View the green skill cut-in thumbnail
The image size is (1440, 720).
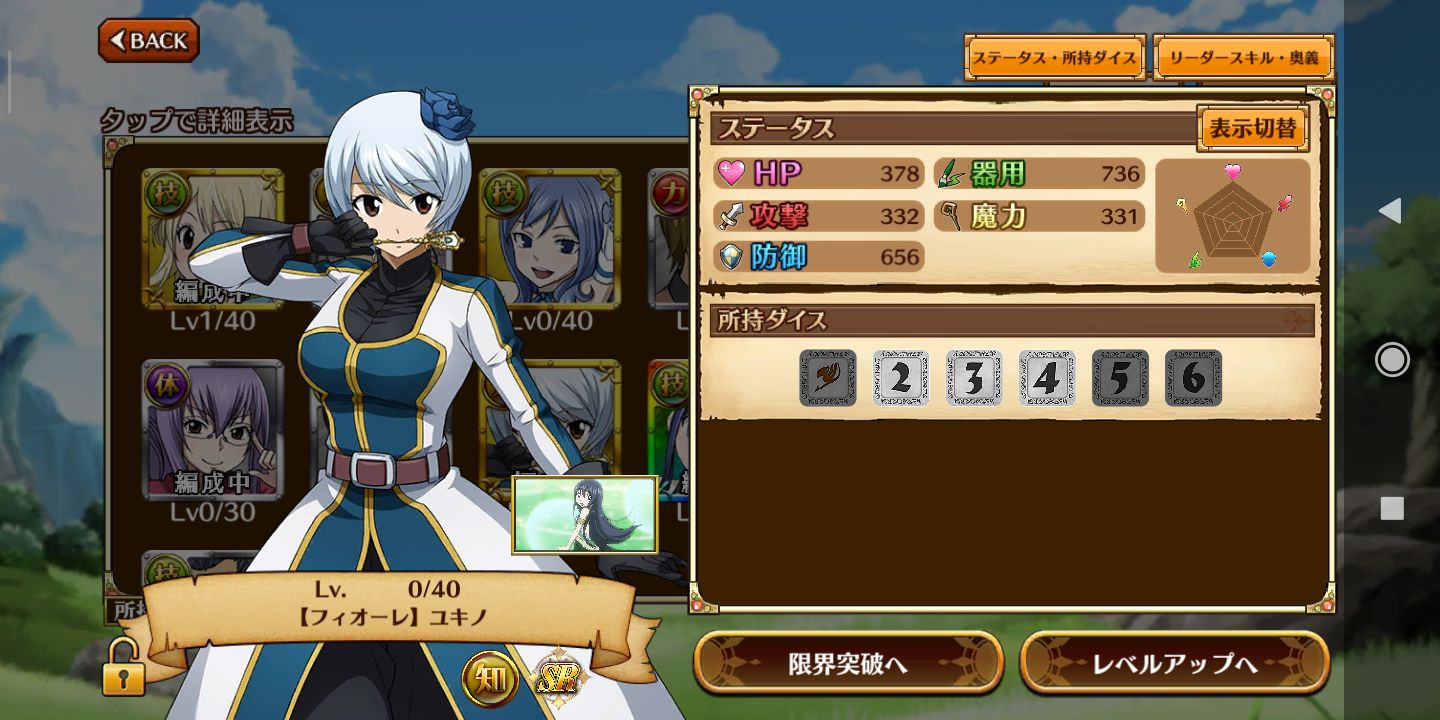pyautogui.click(x=585, y=514)
